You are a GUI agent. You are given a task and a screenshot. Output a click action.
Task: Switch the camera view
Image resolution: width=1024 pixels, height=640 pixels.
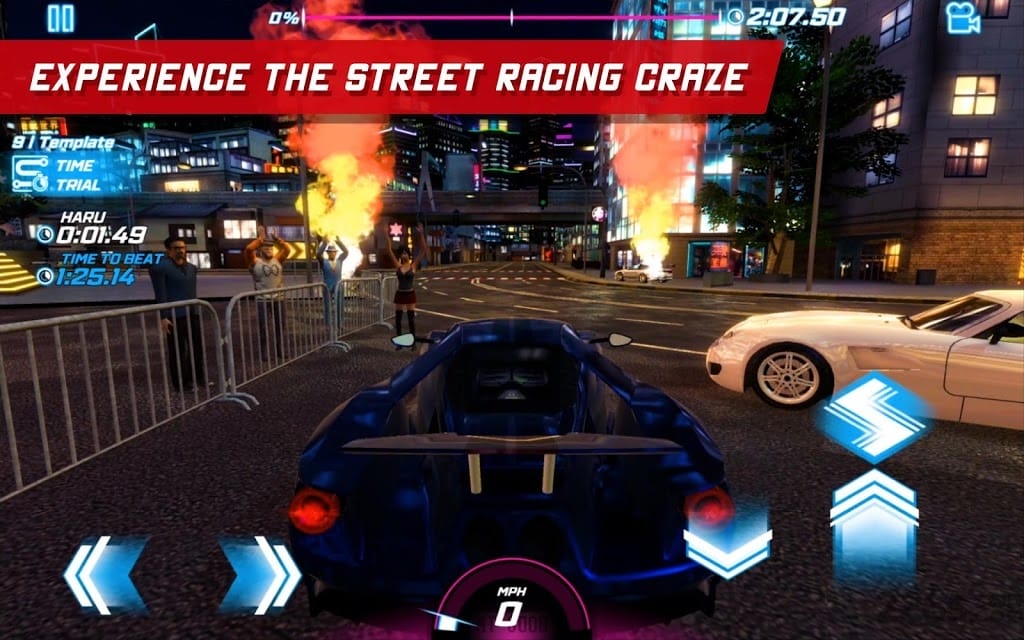(x=962, y=18)
